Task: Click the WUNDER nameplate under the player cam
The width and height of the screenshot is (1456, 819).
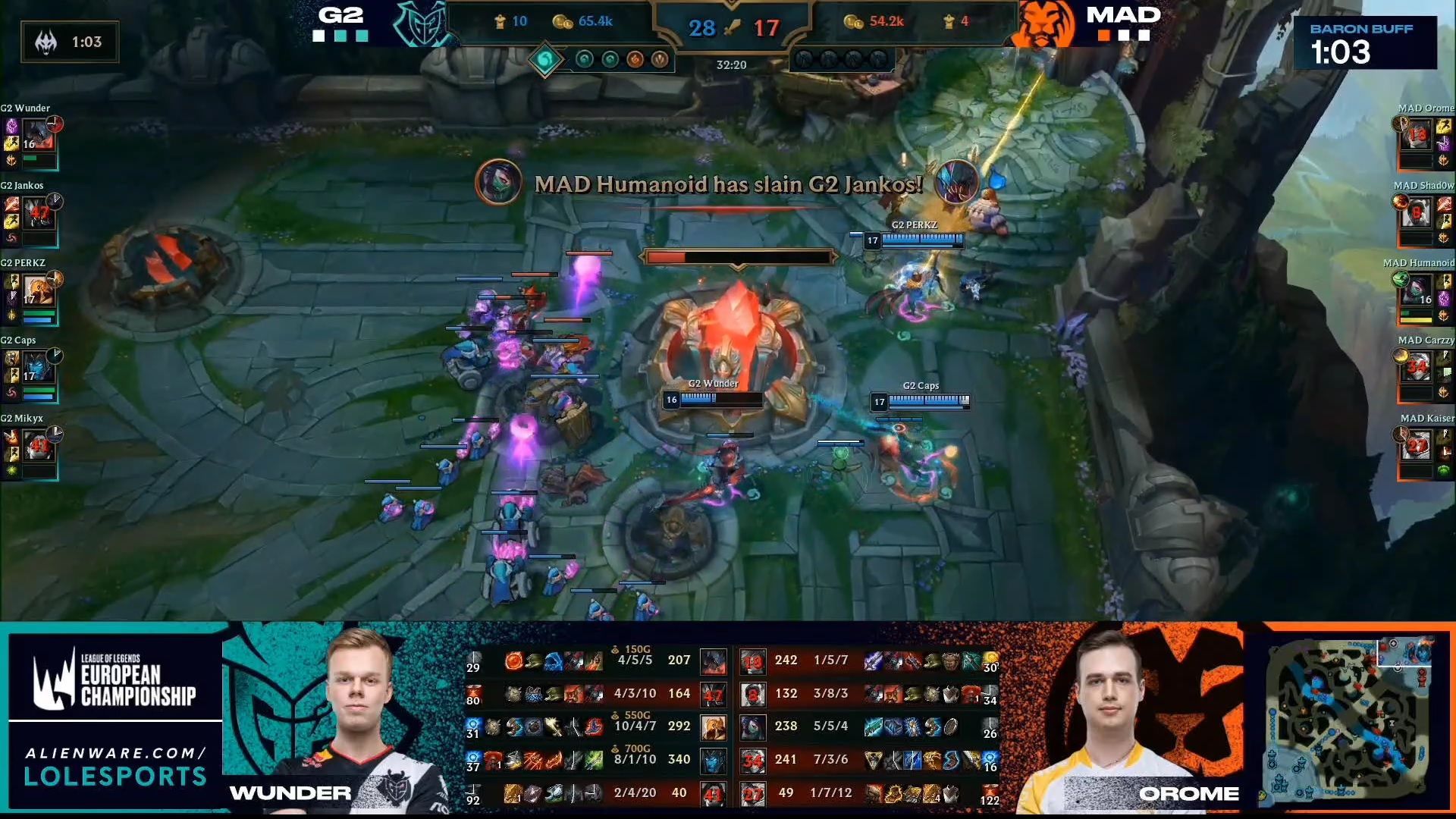Action: click(x=288, y=793)
